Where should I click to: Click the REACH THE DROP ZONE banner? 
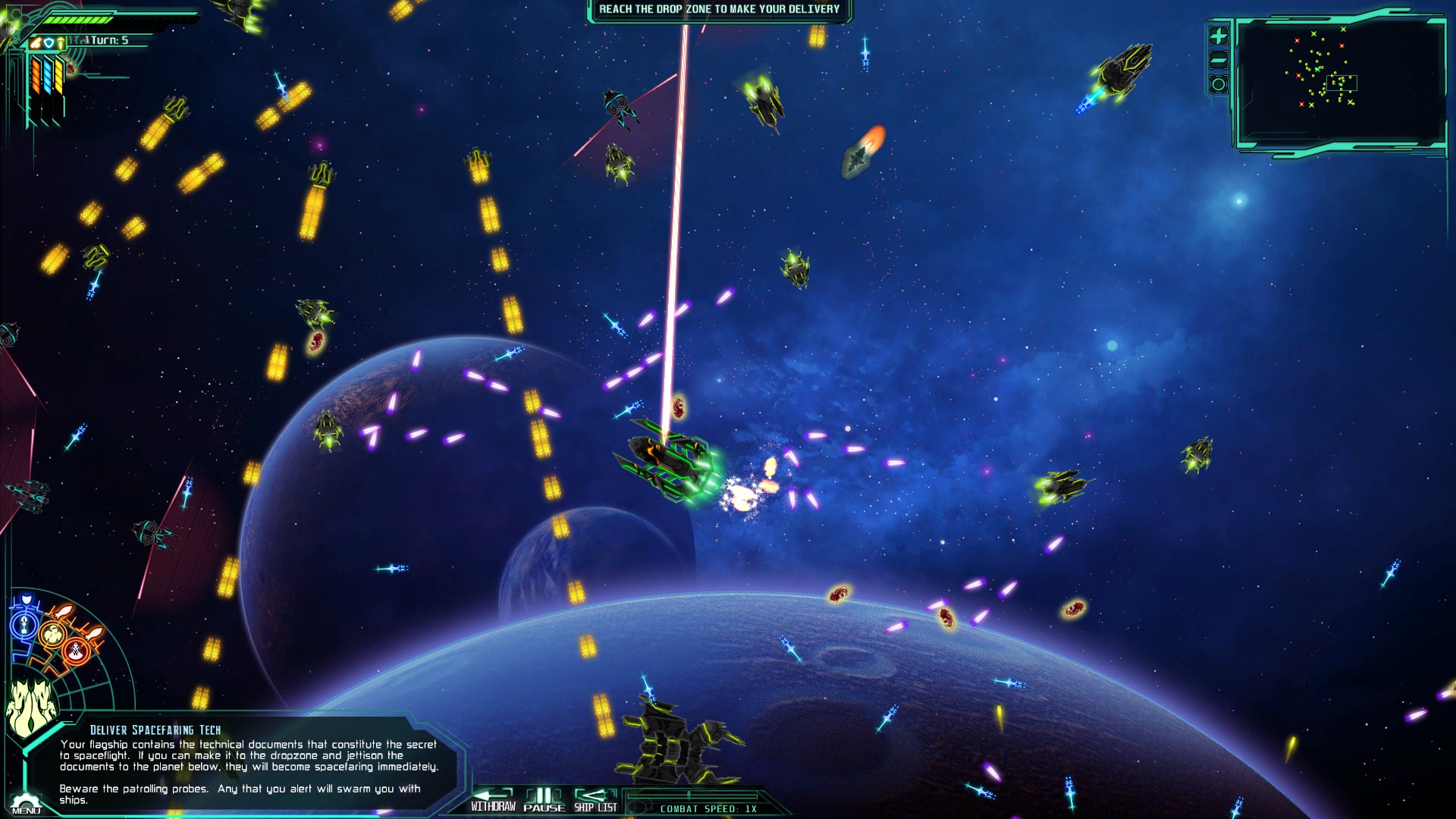pyautogui.click(x=719, y=10)
